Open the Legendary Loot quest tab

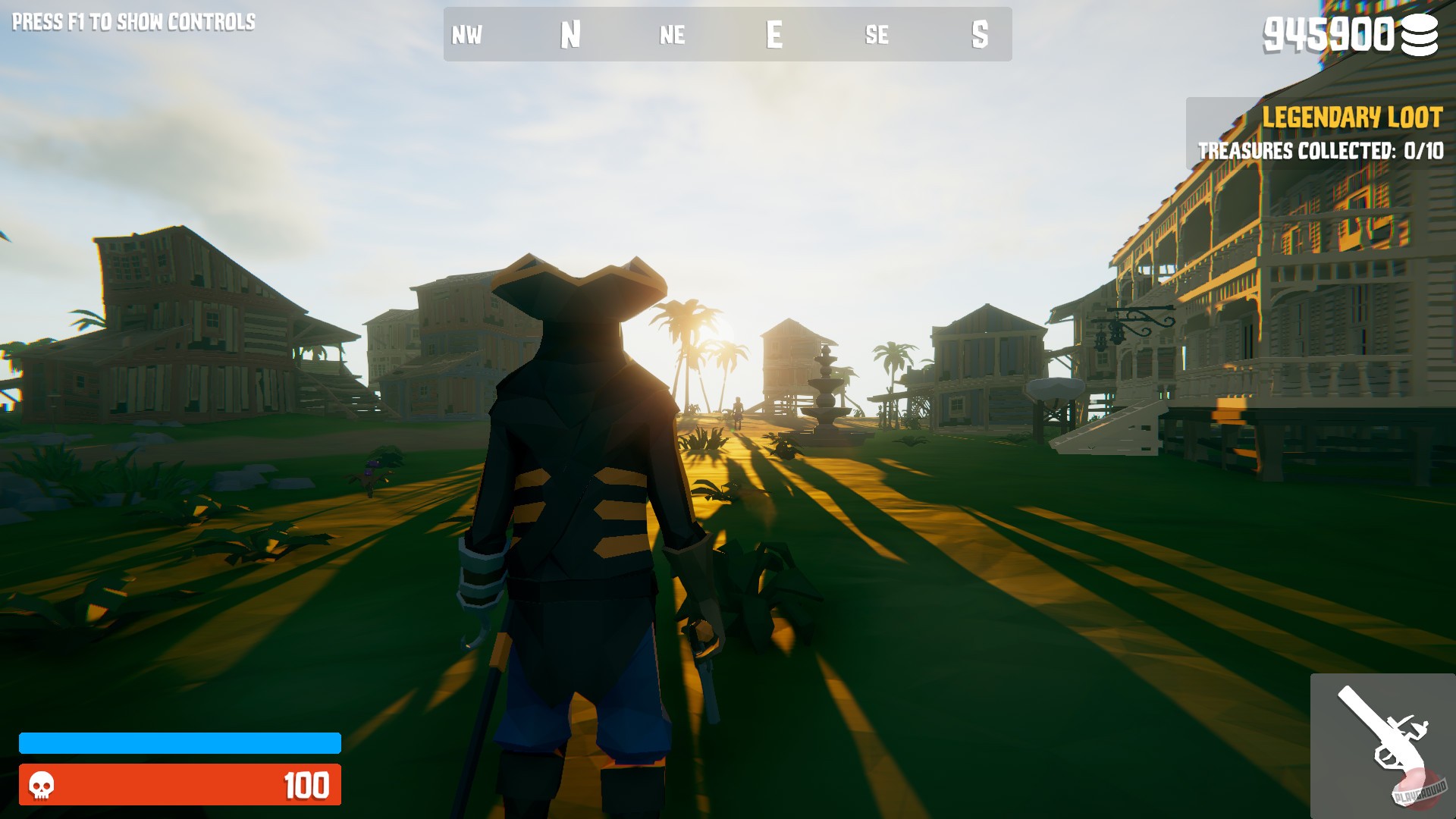point(1352,117)
